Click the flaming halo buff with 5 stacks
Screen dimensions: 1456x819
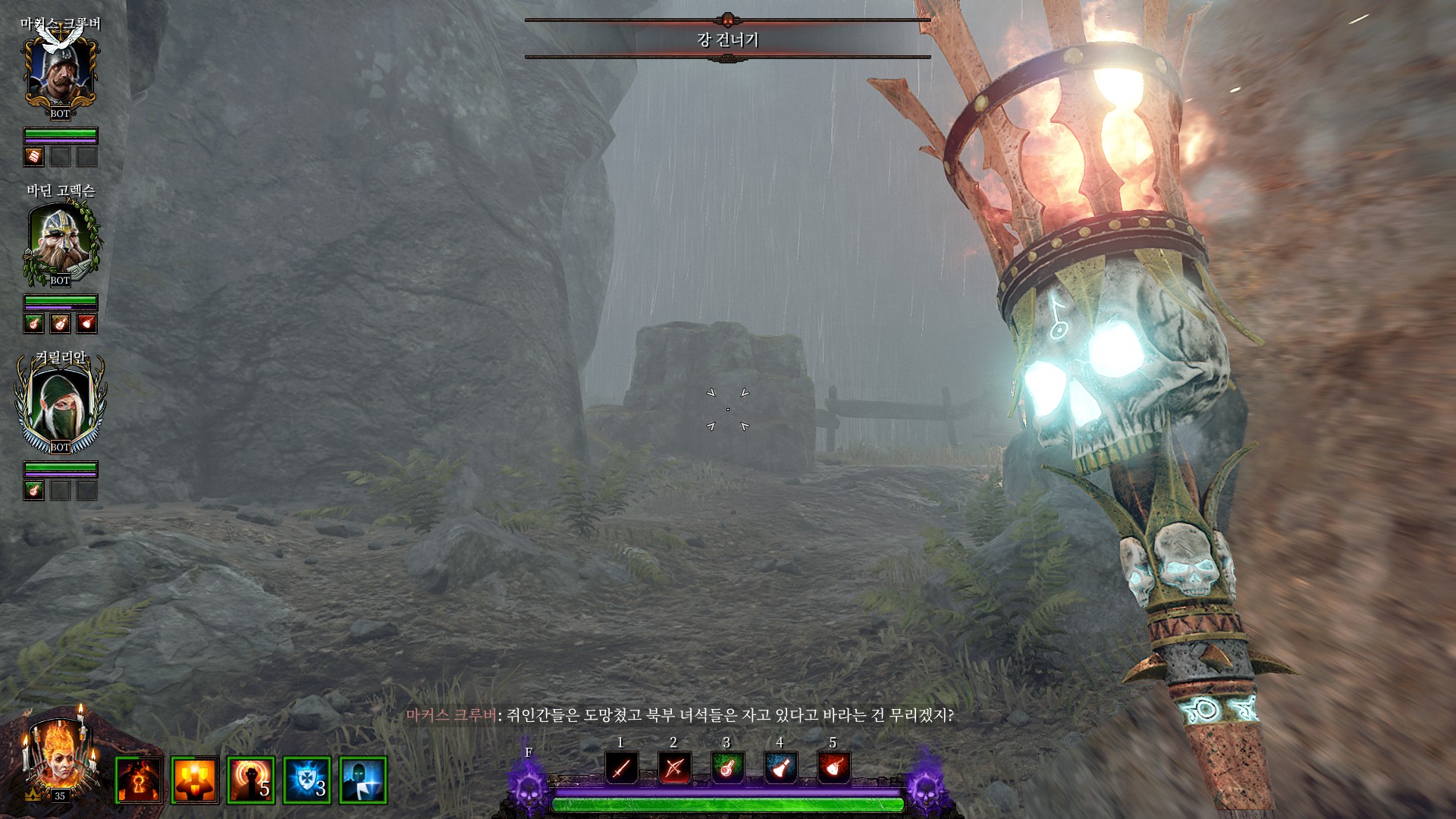click(251, 780)
